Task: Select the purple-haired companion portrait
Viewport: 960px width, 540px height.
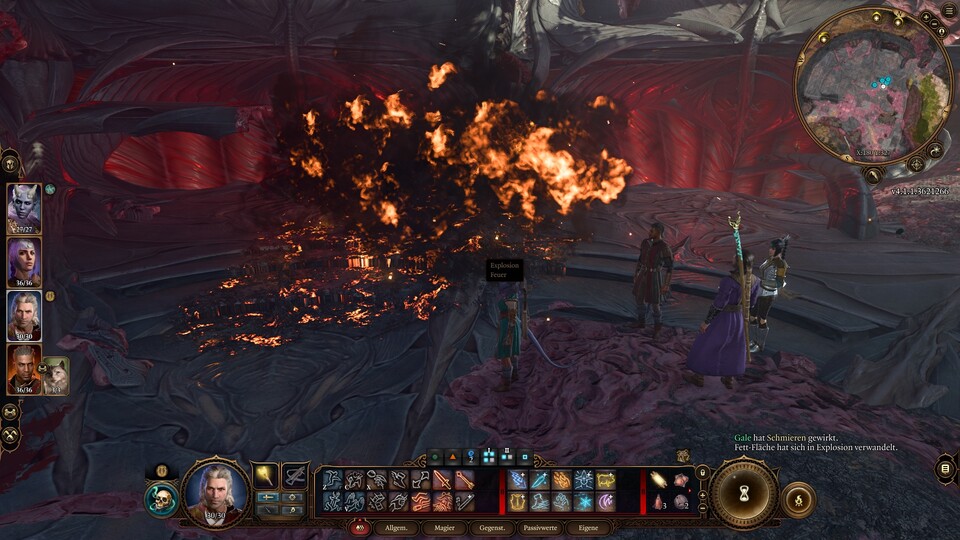Action: [x=23, y=263]
